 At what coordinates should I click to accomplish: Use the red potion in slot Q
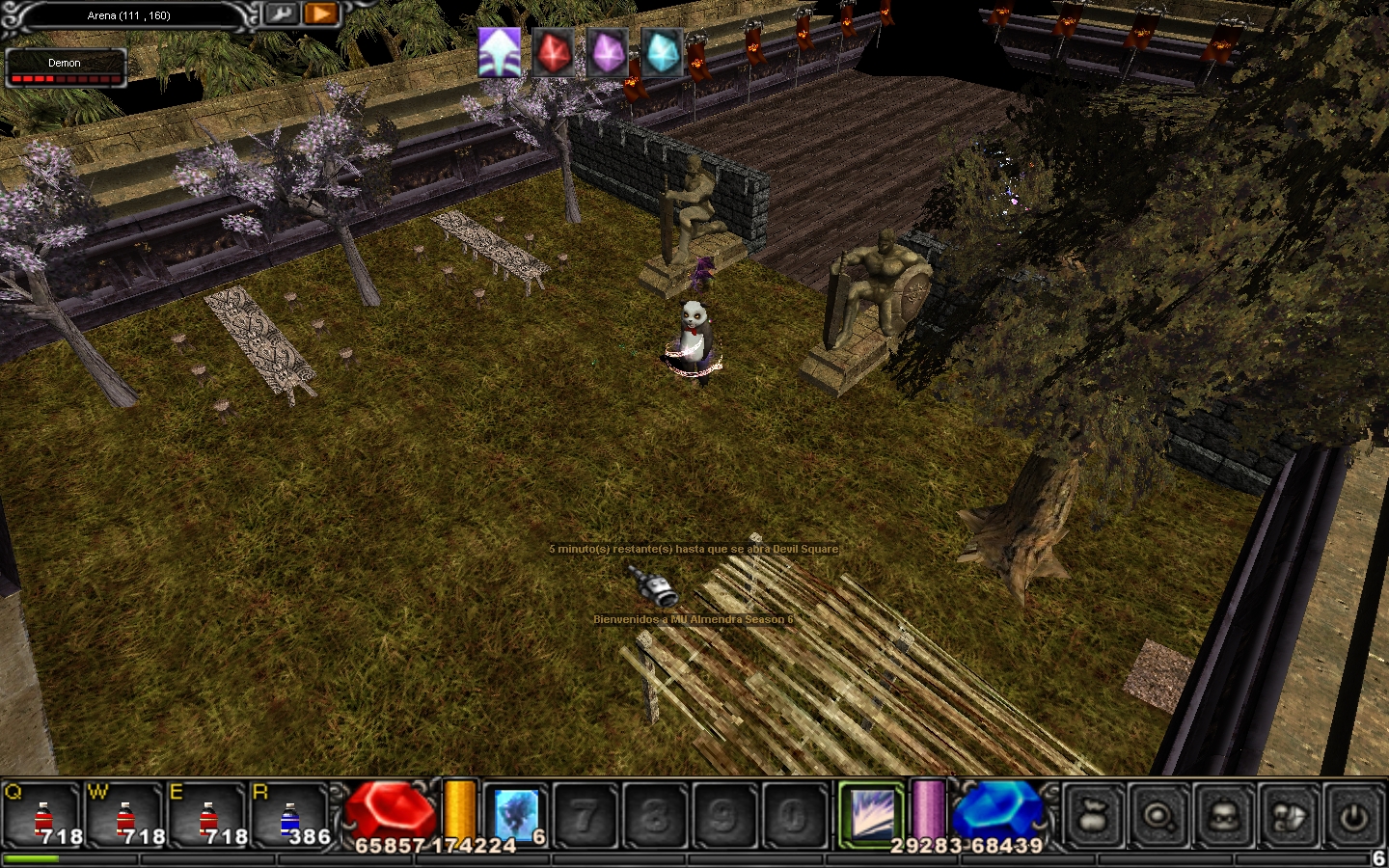[x=43, y=818]
